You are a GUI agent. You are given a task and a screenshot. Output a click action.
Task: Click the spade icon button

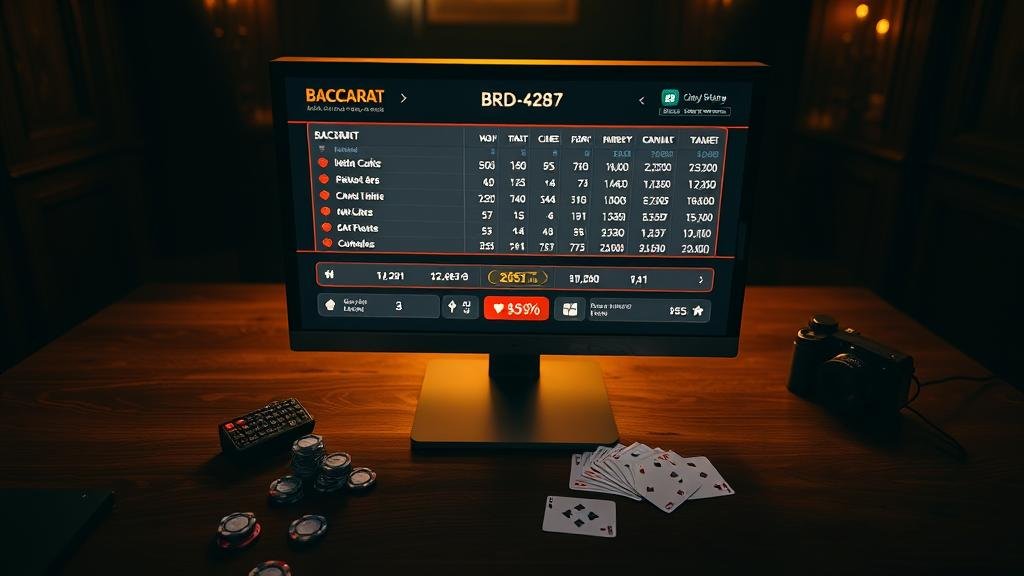[460, 308]
